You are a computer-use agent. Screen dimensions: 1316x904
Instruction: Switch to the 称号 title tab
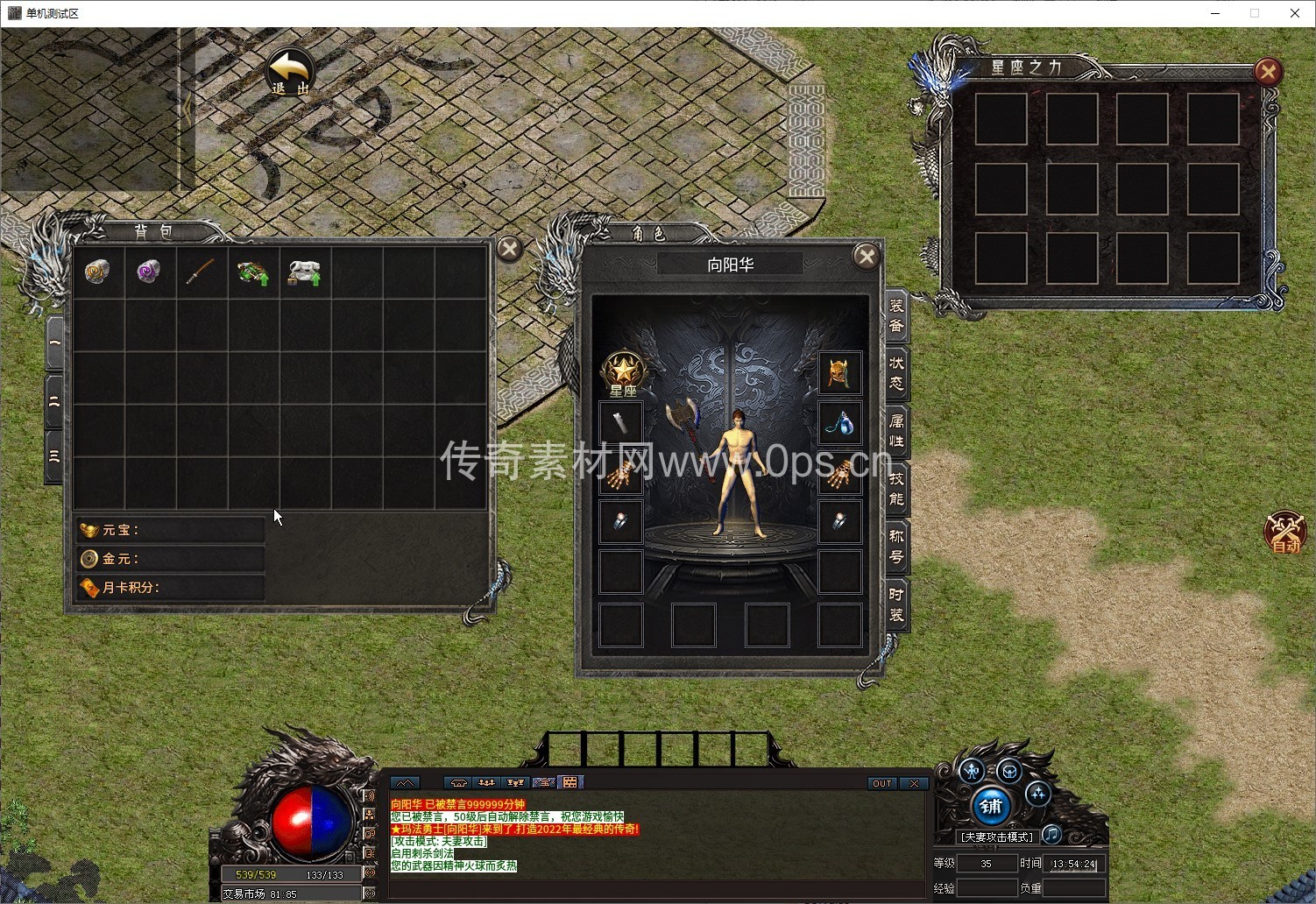click(896, 546)
